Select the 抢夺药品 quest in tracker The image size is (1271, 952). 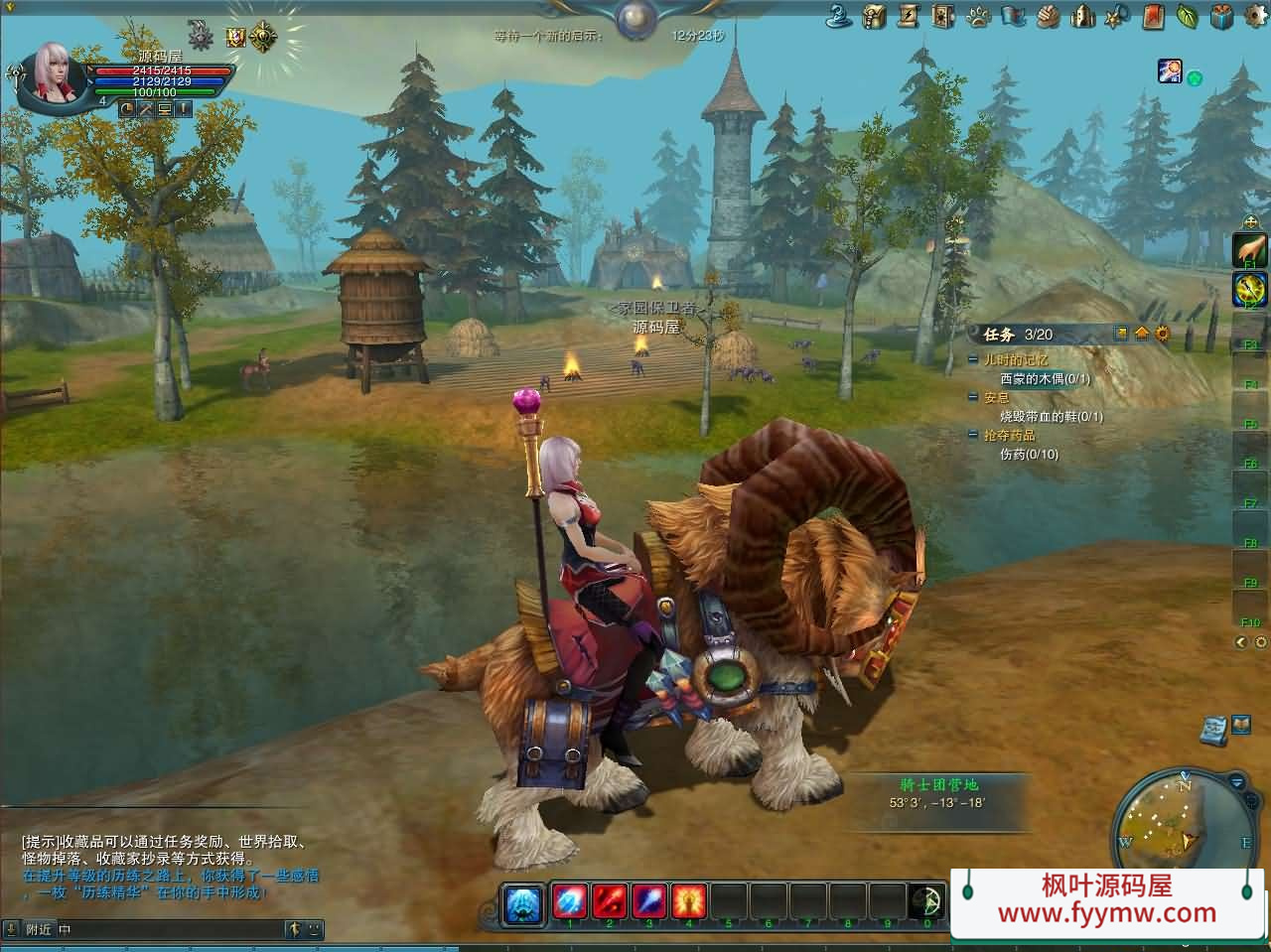(1010, 436)
